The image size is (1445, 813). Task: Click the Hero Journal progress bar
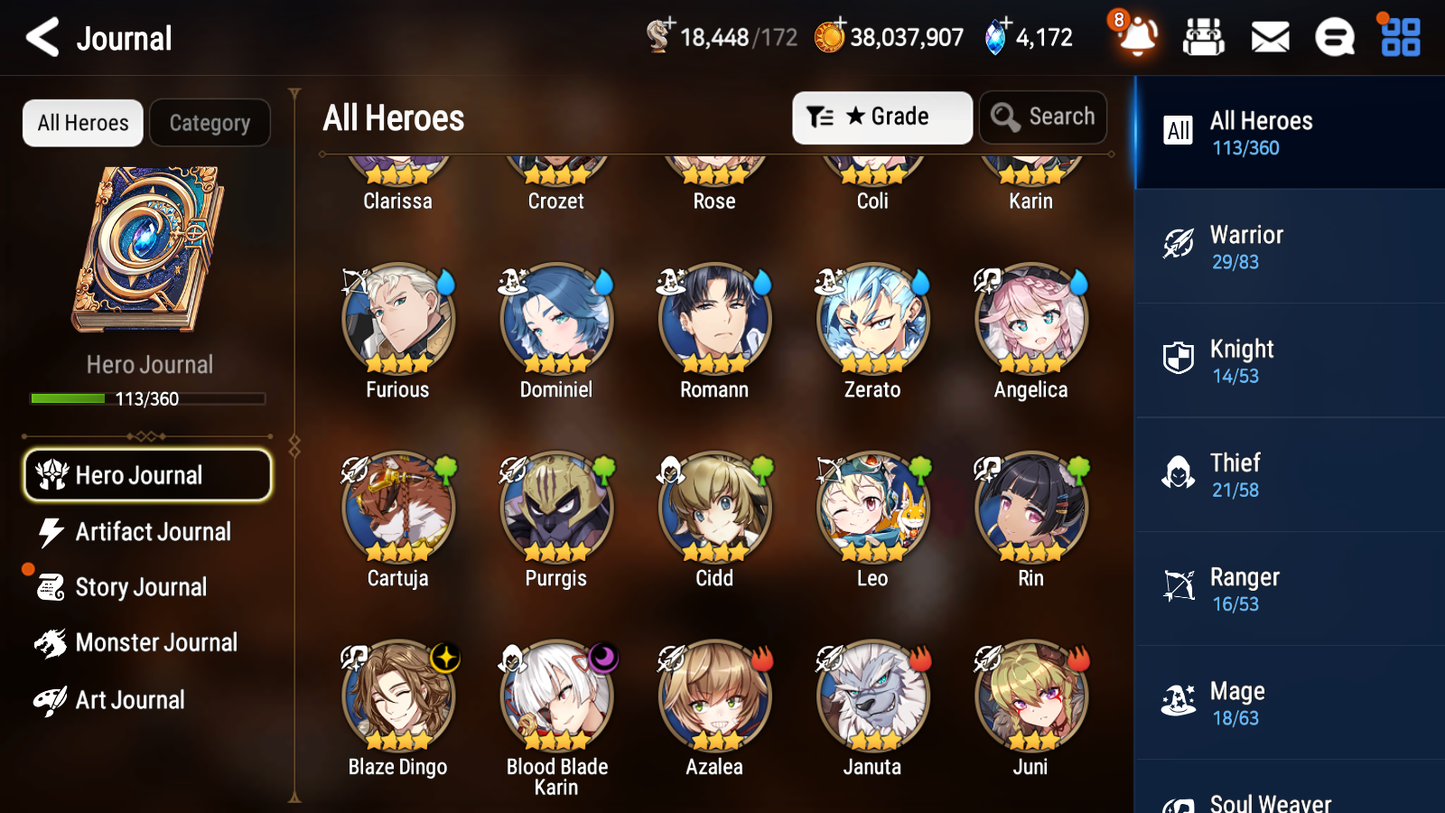(x=149, y=398)
